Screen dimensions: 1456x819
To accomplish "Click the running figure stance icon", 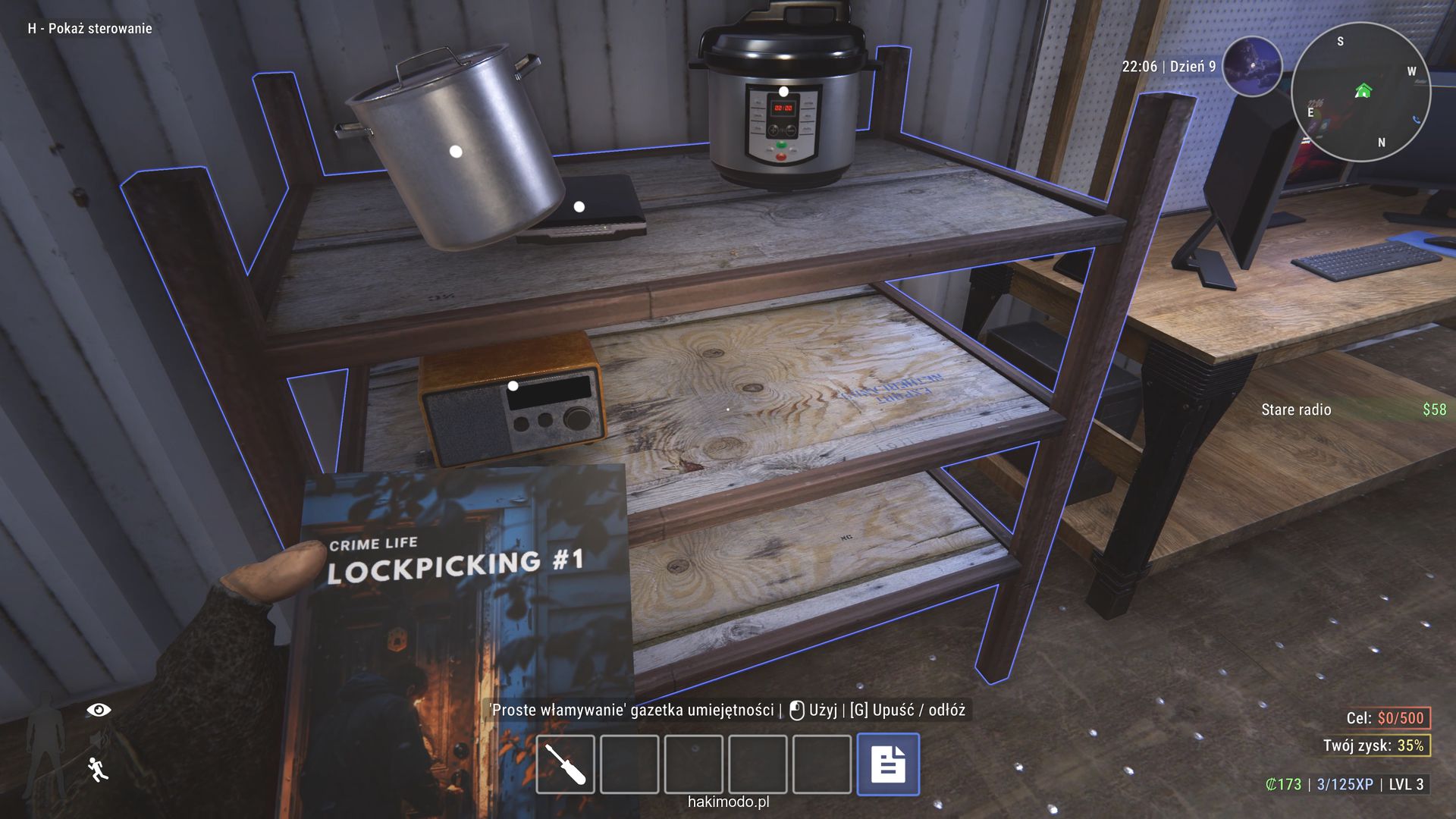I will (x=98, y=769).
